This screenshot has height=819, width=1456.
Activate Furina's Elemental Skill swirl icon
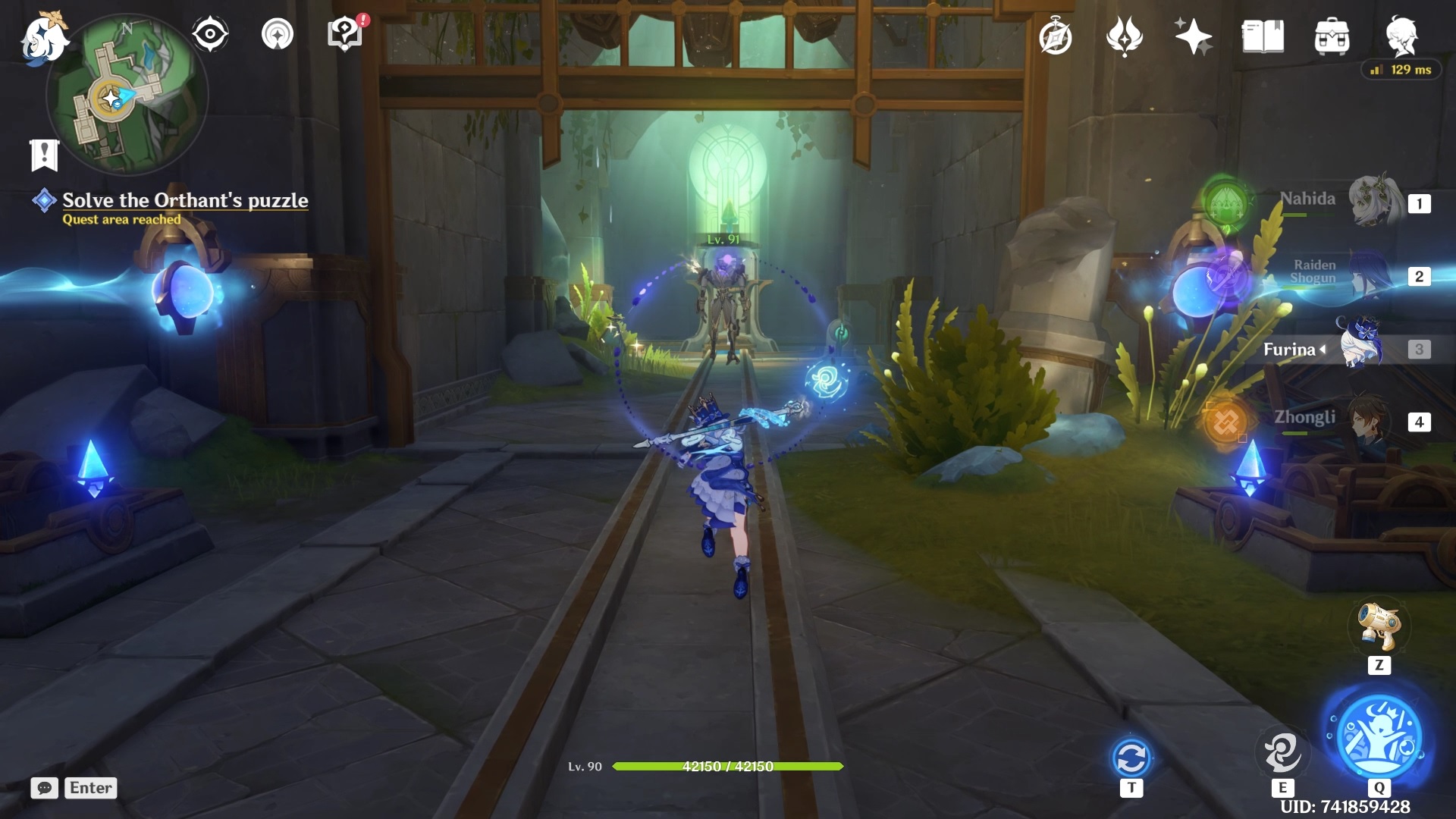point(1282,753)
